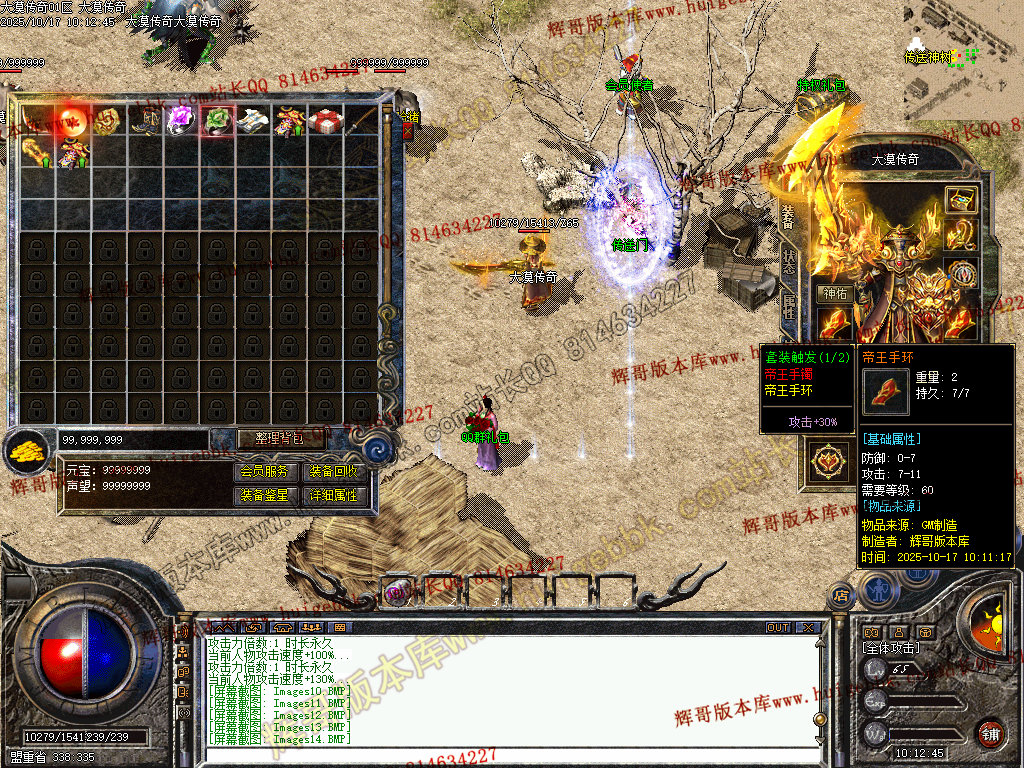Viewport: 1024px width, 768px height.
Task: Select the treasure chest equipment slot
Action: pyautogui.click(x=961, y=199)
